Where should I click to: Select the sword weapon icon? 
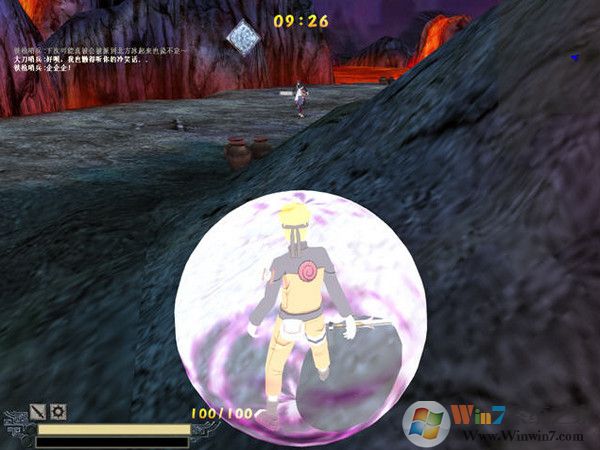tap(38, 411)
